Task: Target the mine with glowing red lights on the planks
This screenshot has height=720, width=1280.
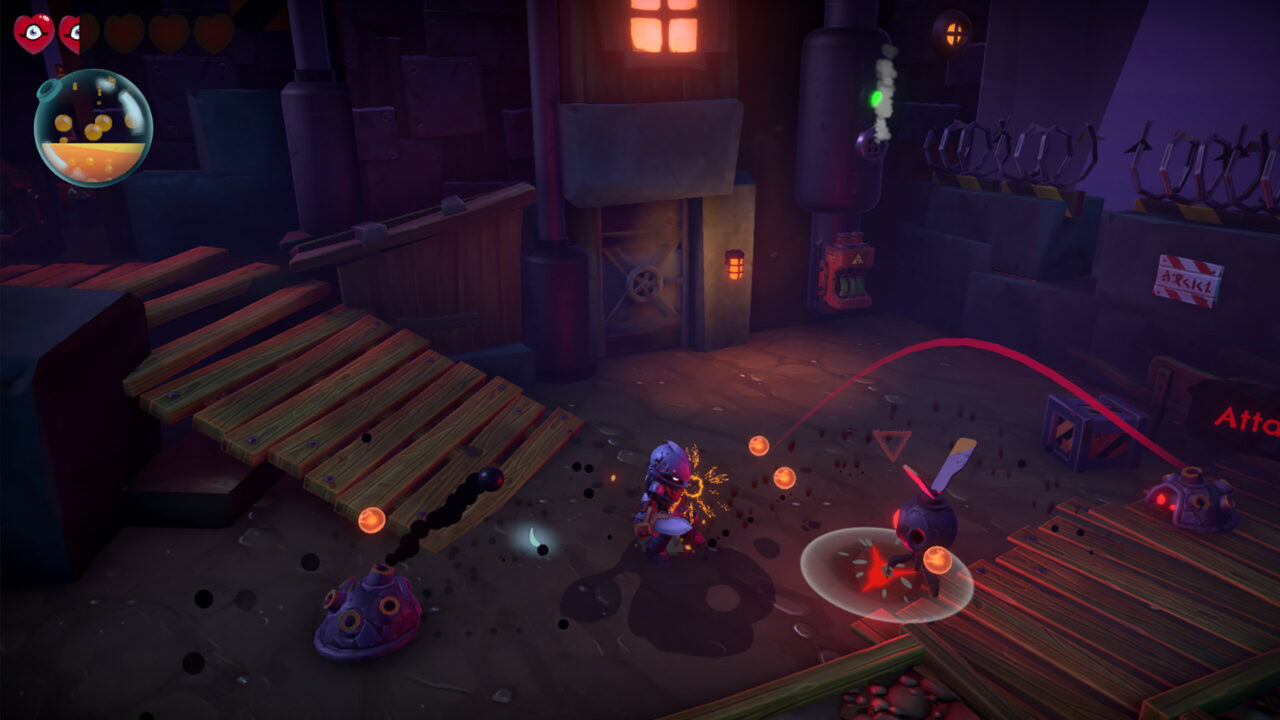Action: 1190,500
